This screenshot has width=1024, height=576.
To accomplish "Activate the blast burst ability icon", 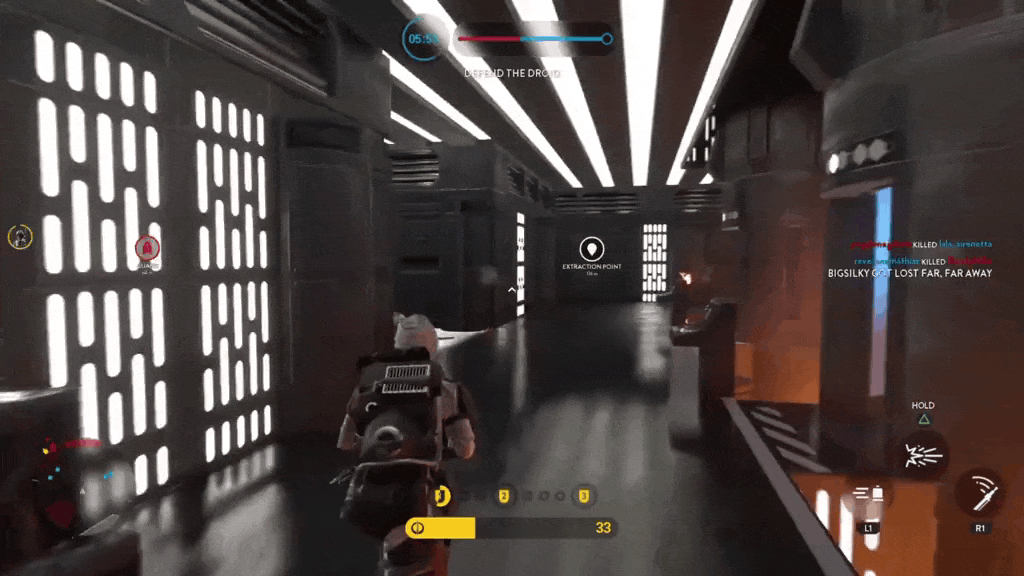I will [920, 455].
